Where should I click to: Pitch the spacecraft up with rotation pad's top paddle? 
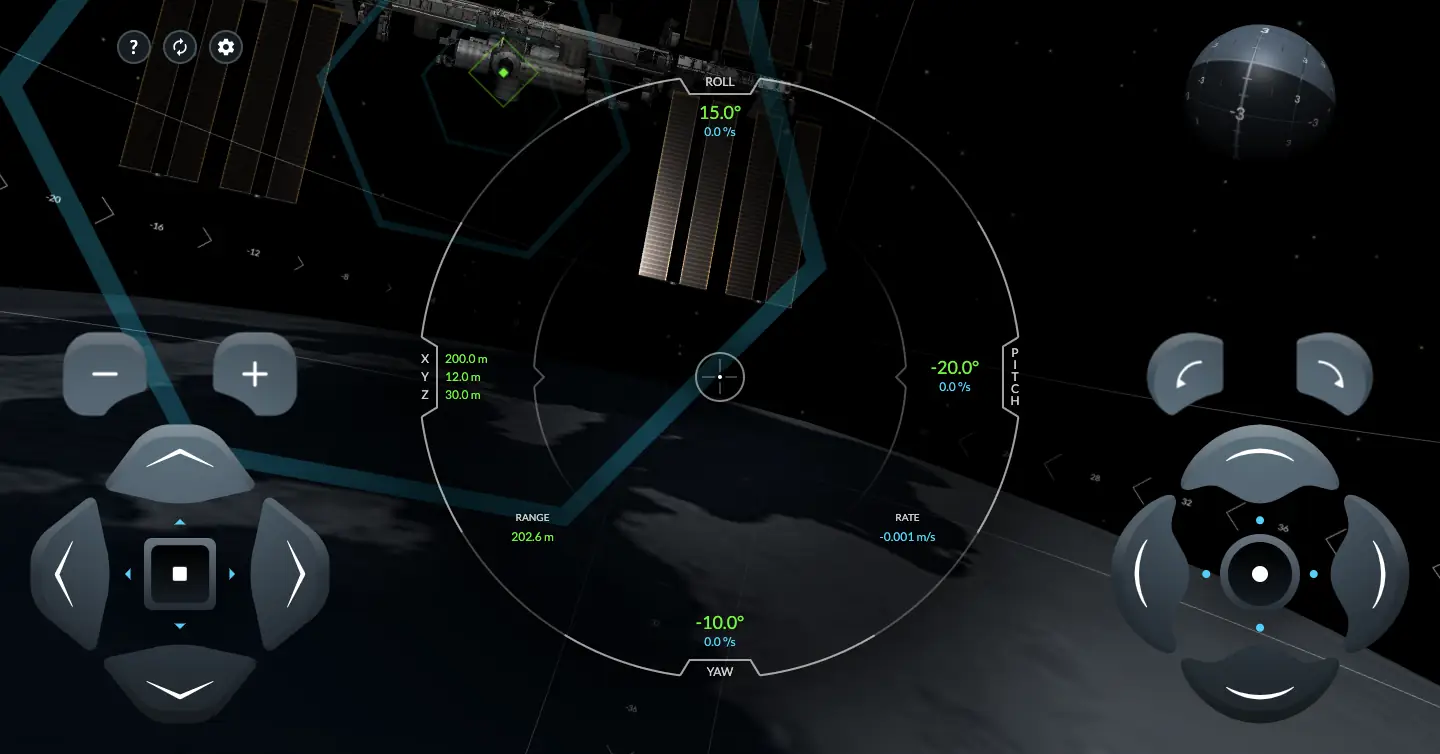(1259, 460)
